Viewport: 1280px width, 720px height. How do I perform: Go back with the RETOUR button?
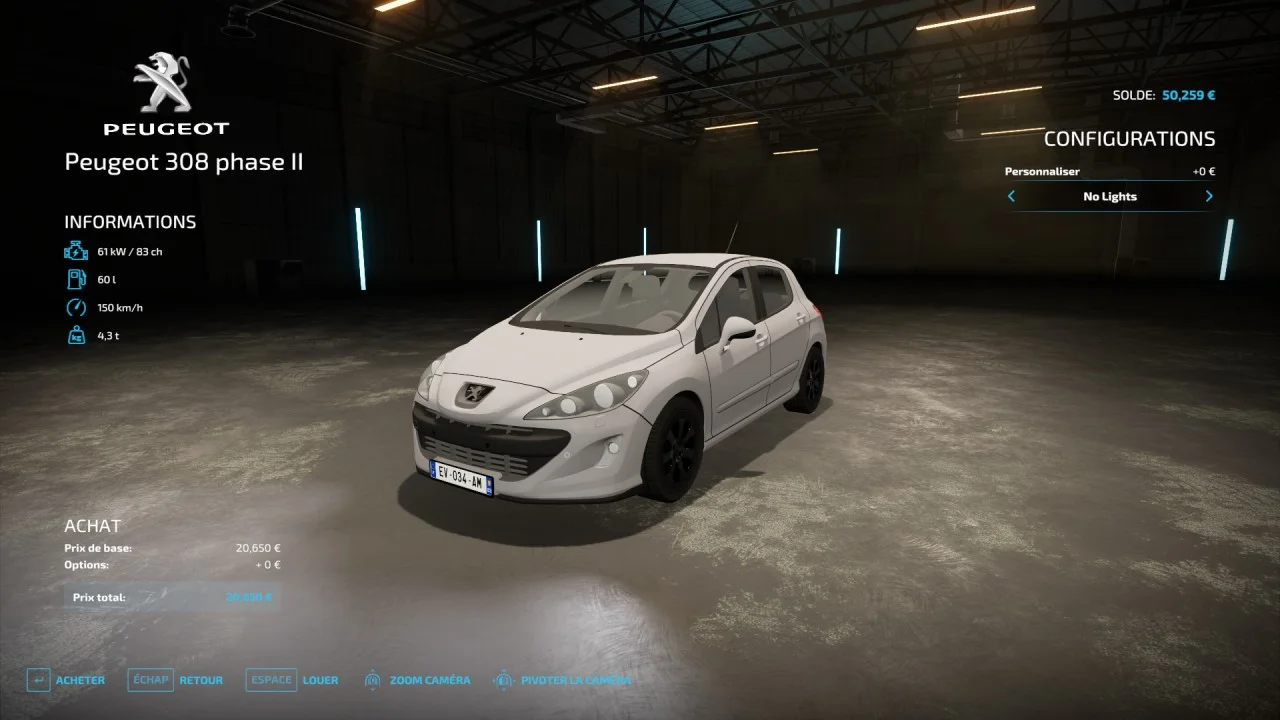point(177,680)
